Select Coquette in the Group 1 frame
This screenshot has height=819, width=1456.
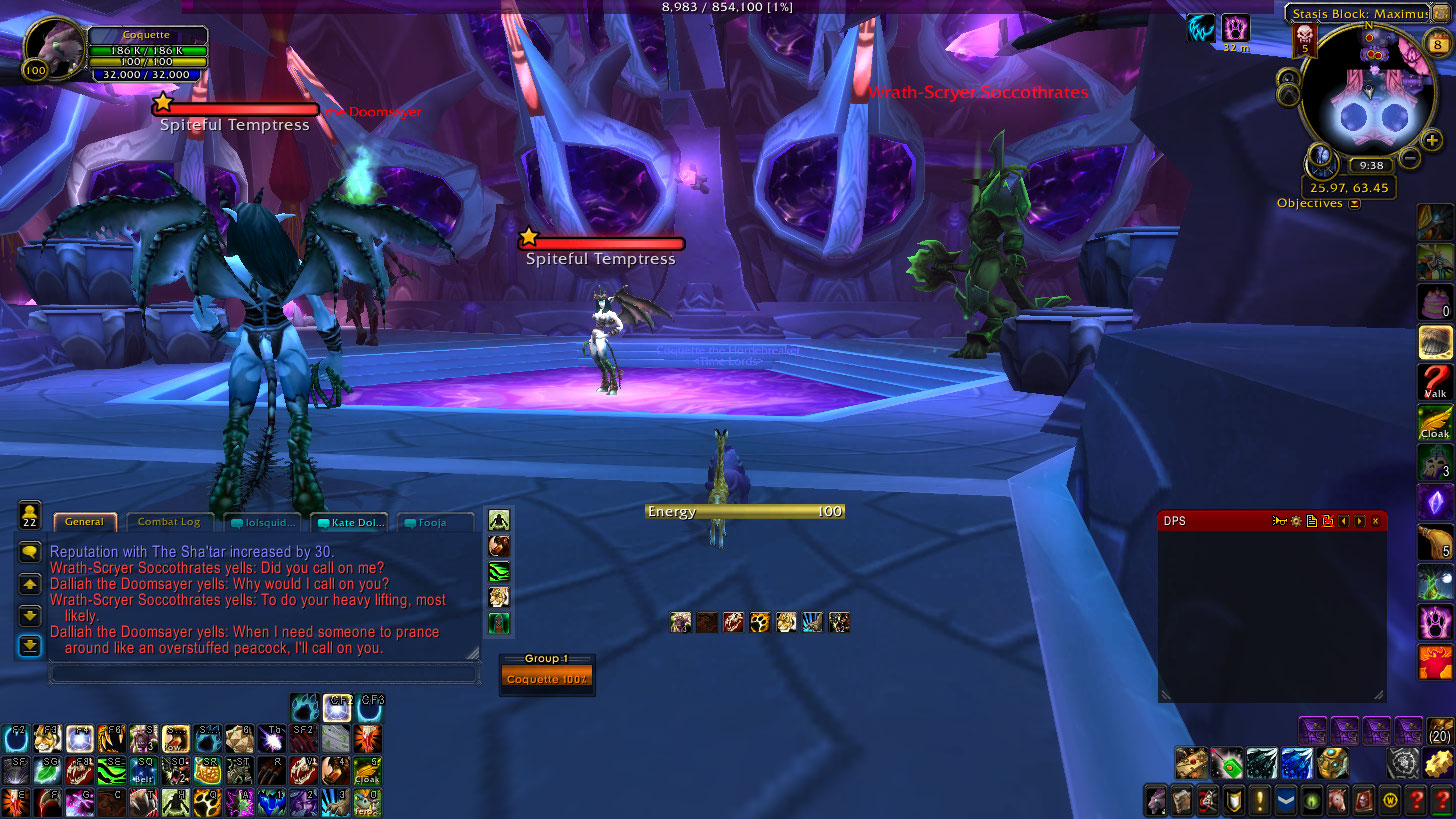[547, 679]
